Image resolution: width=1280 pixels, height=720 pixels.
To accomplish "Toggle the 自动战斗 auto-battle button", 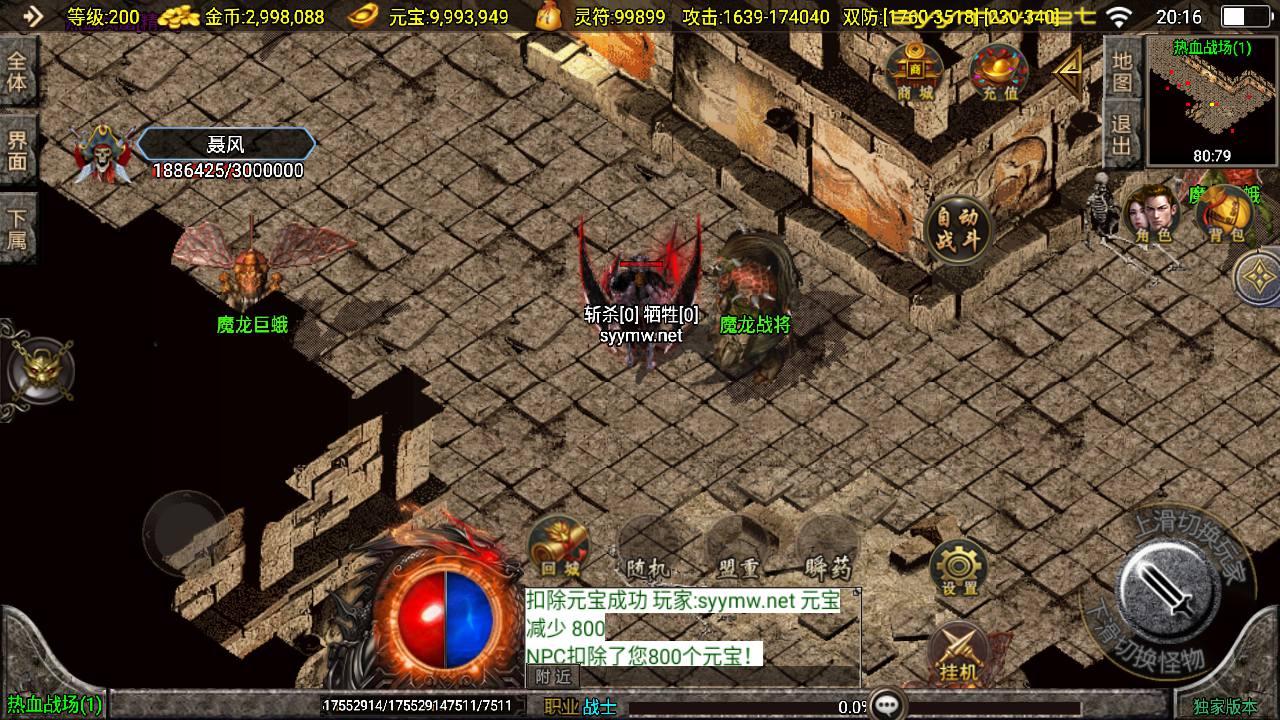I will (x=958, y=229).
